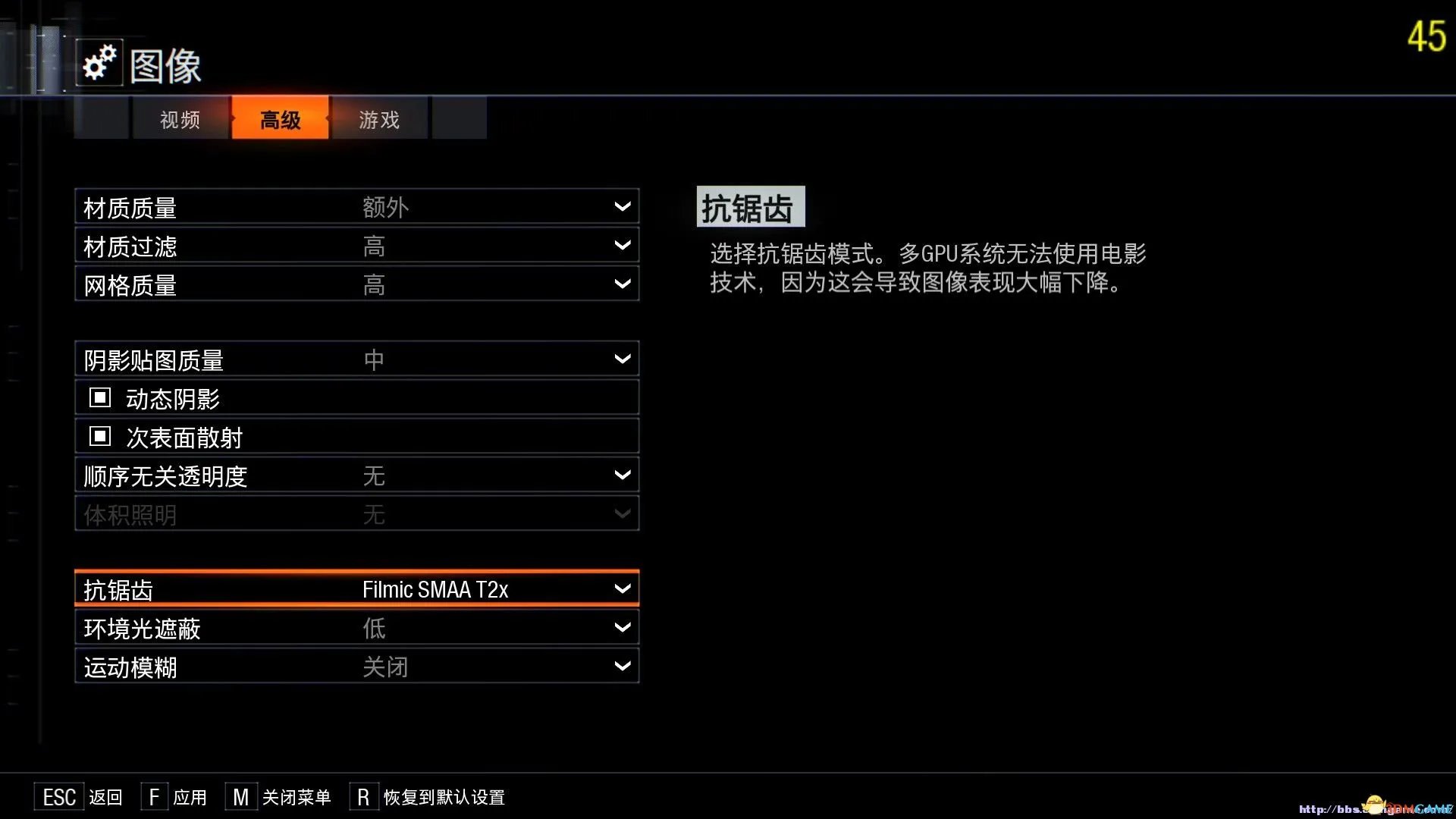
Task: Click the chevron arrow on 抗锯齿 row
Action: (622, 588)
